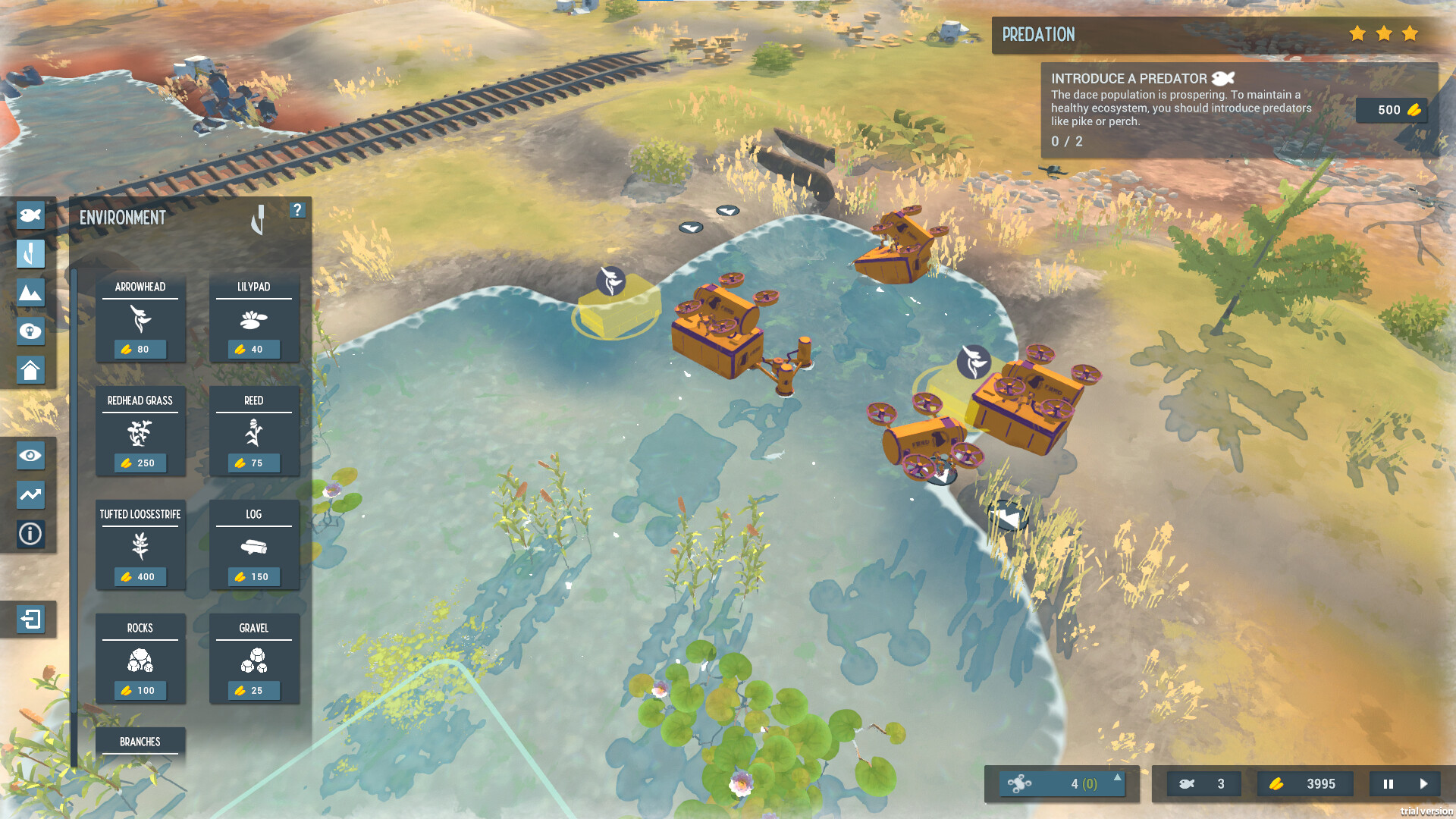Select the fish species tool

click(30, 215)
